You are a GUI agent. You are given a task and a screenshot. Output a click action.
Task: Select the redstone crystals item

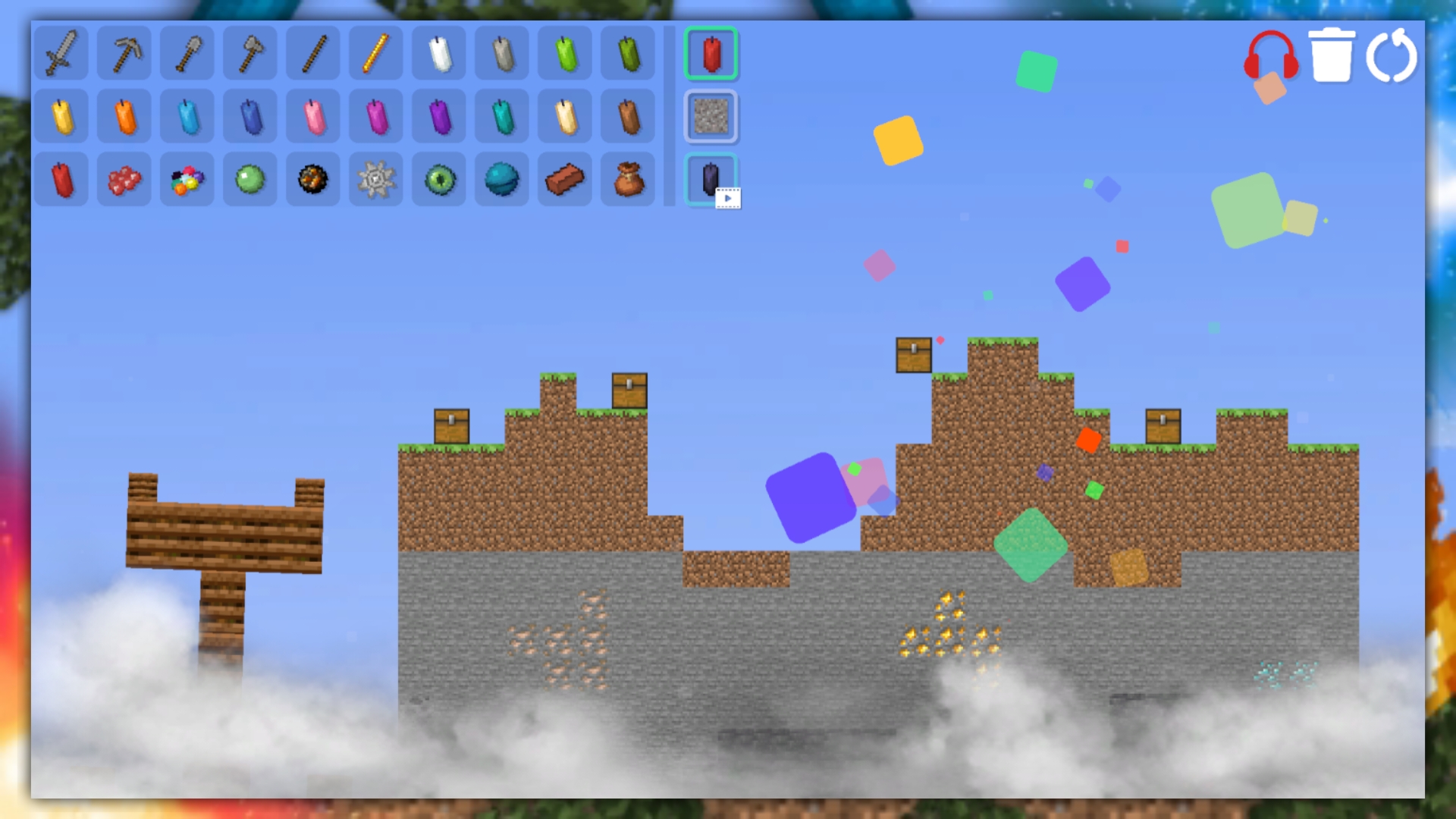(x=124, y=179)
